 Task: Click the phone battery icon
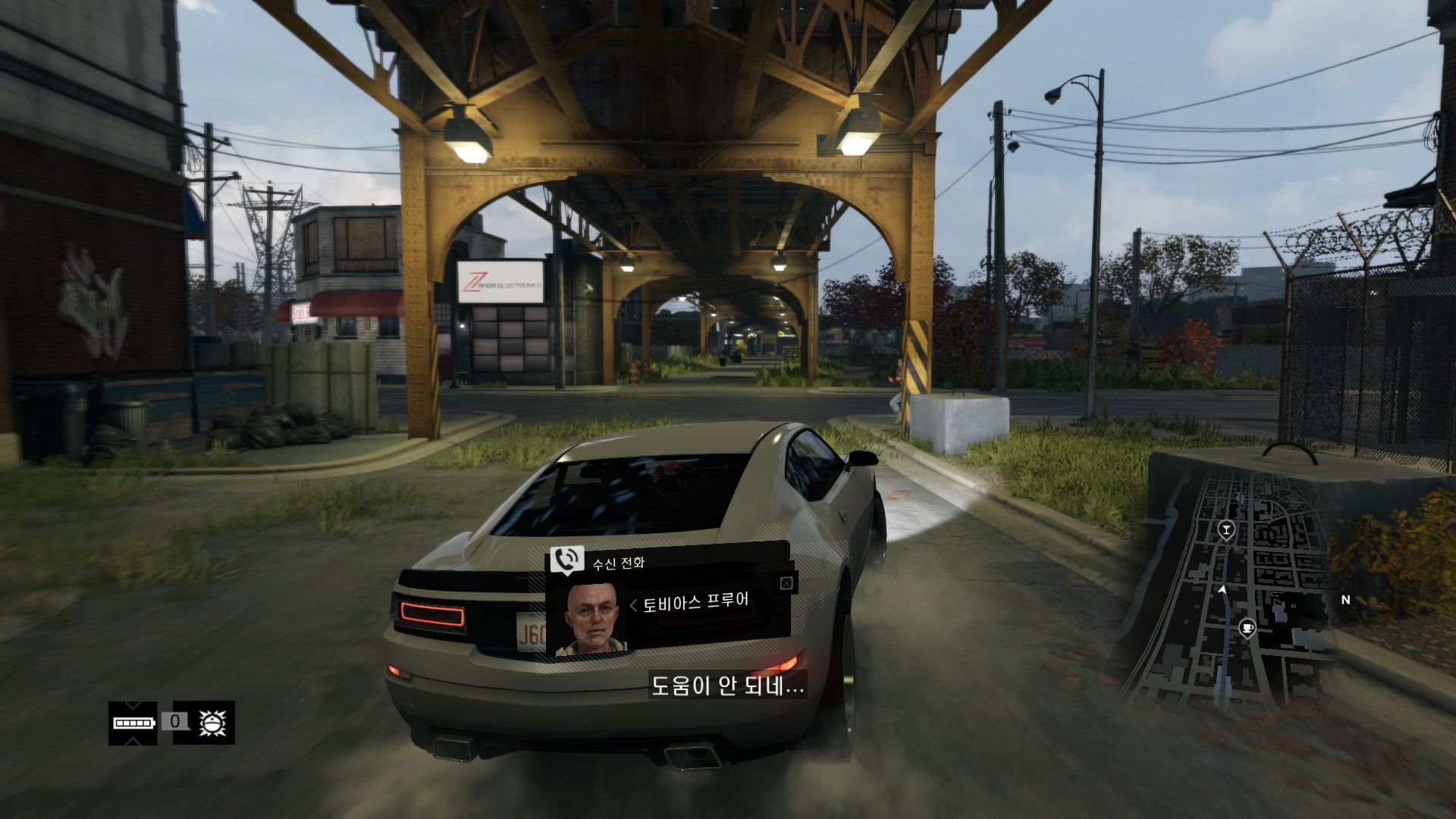(x=133, y=723)
